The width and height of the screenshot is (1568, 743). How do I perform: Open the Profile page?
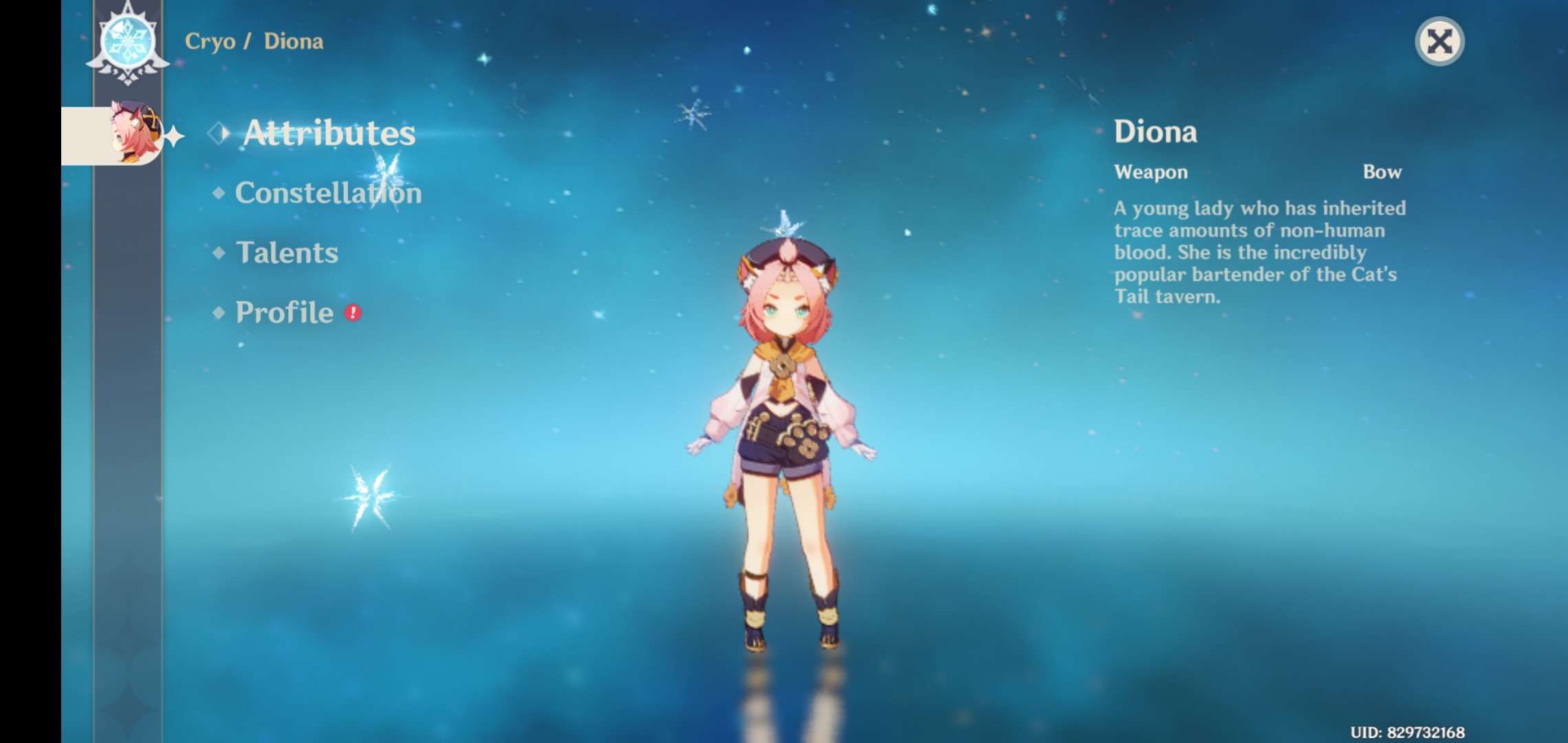(x=284, y=313)
